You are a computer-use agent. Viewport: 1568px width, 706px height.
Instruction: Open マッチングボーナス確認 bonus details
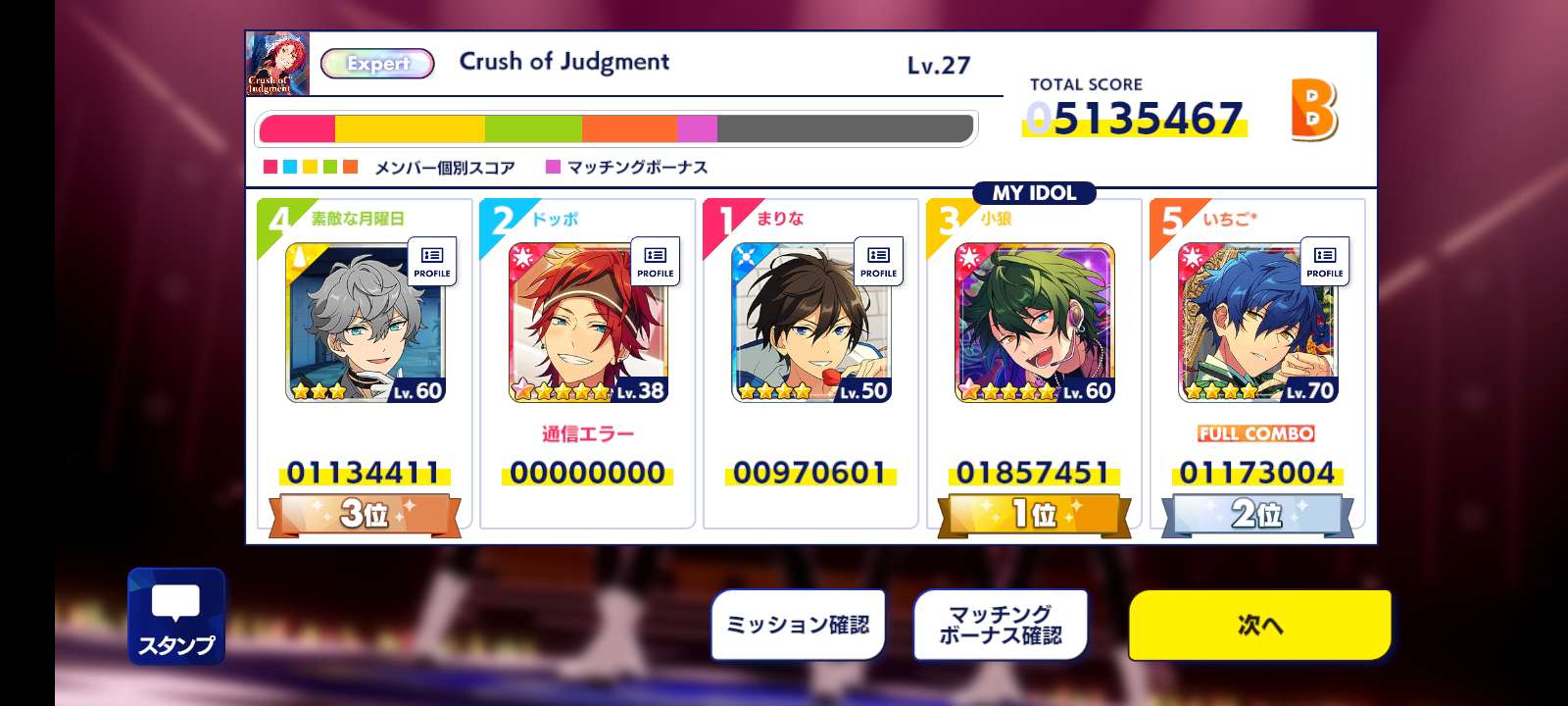[x=1001, y=625]
